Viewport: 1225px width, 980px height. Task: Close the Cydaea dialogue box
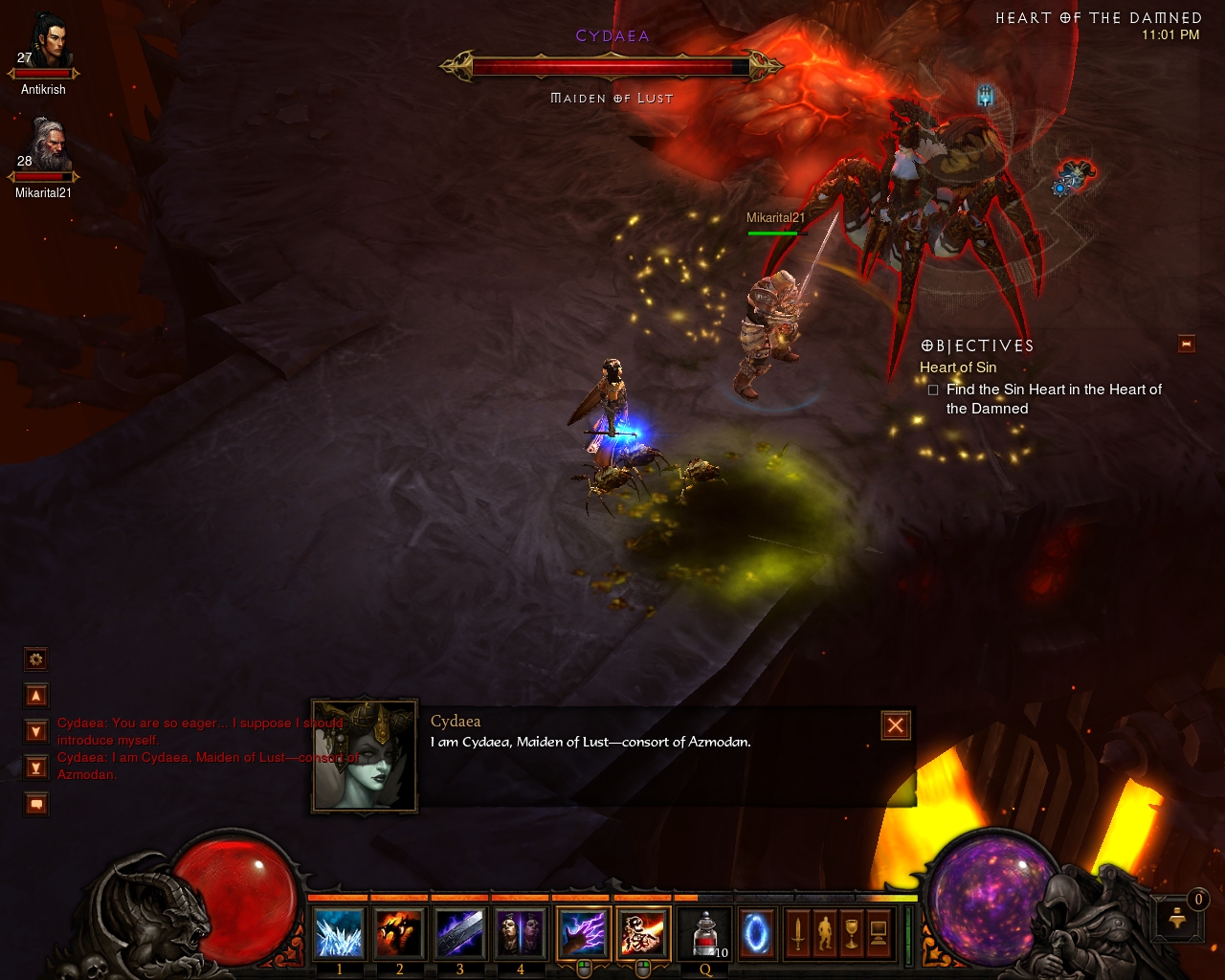[895, 725]
